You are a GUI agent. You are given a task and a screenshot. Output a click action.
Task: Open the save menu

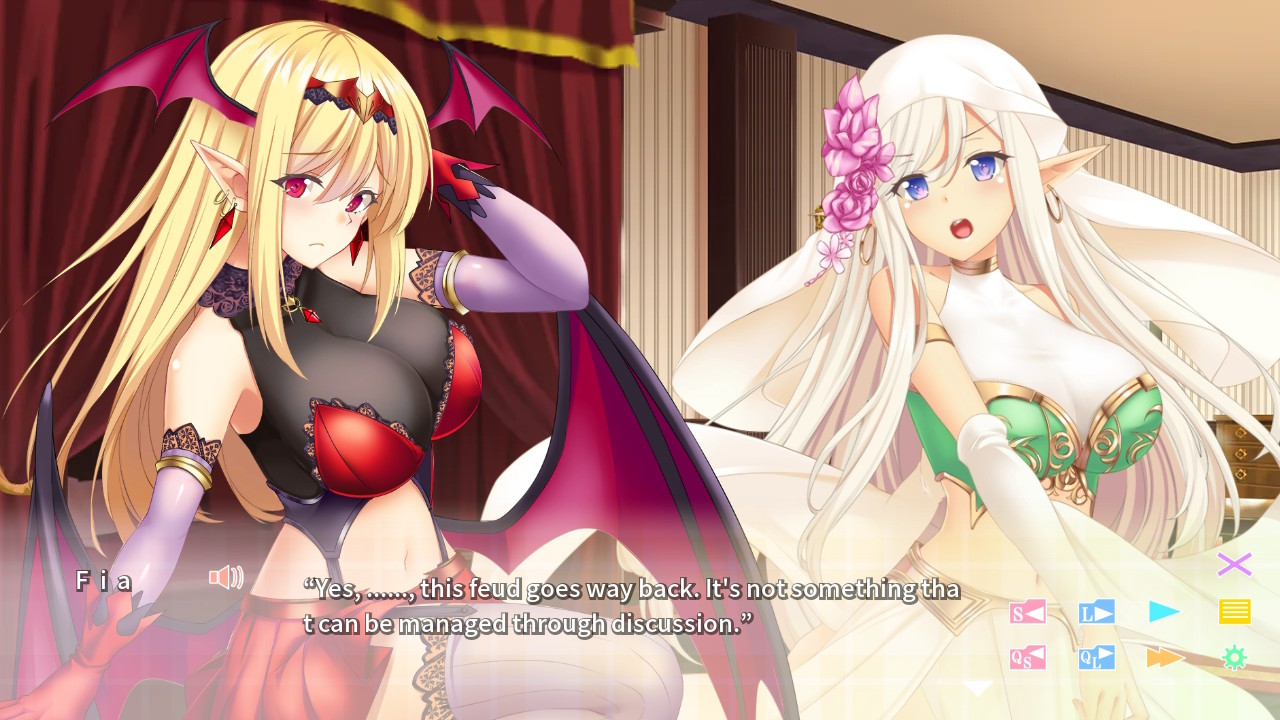pos(1030,613)
